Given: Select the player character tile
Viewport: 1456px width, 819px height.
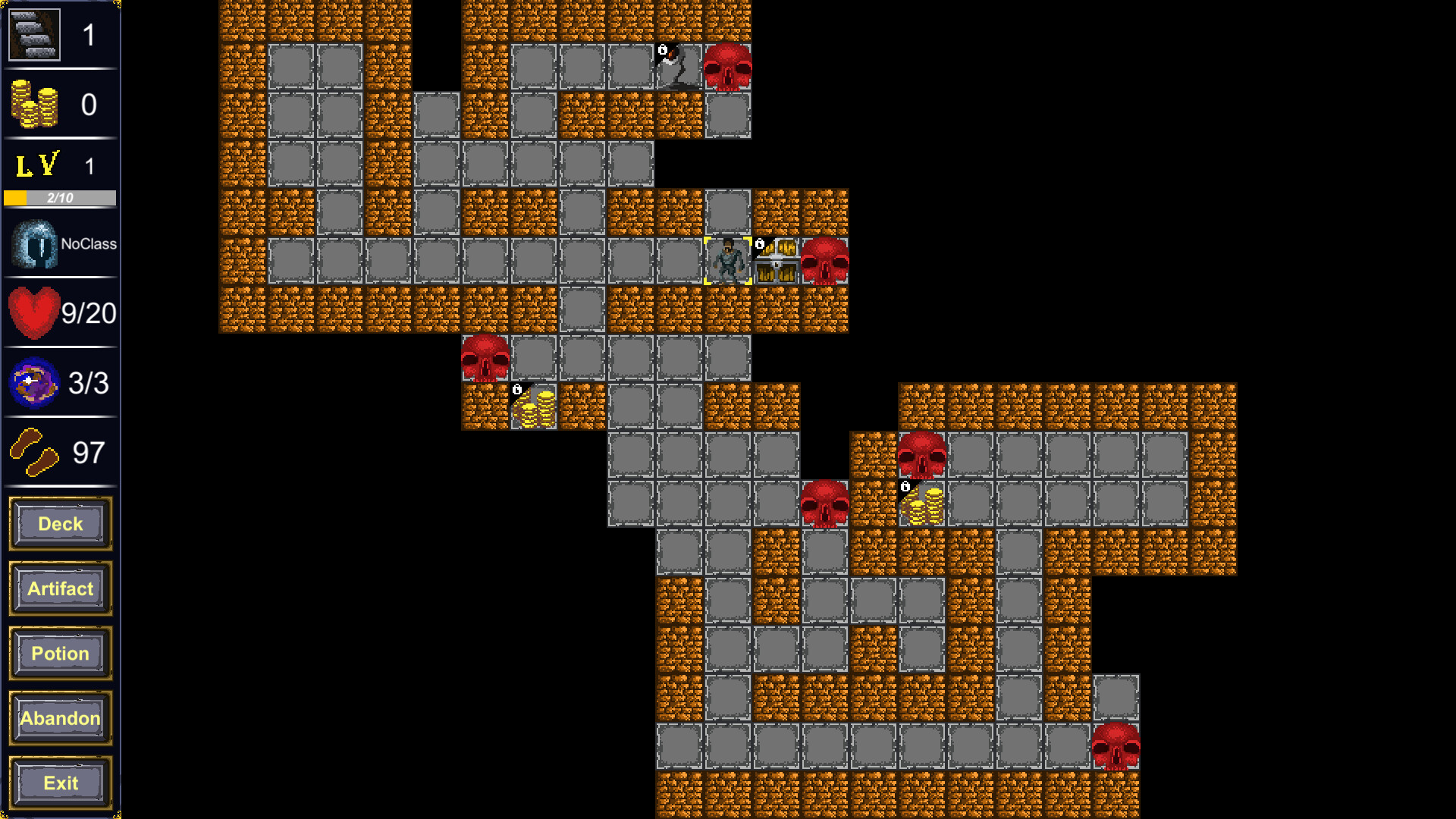Looking at the screenshot, I should pos(728,260).
